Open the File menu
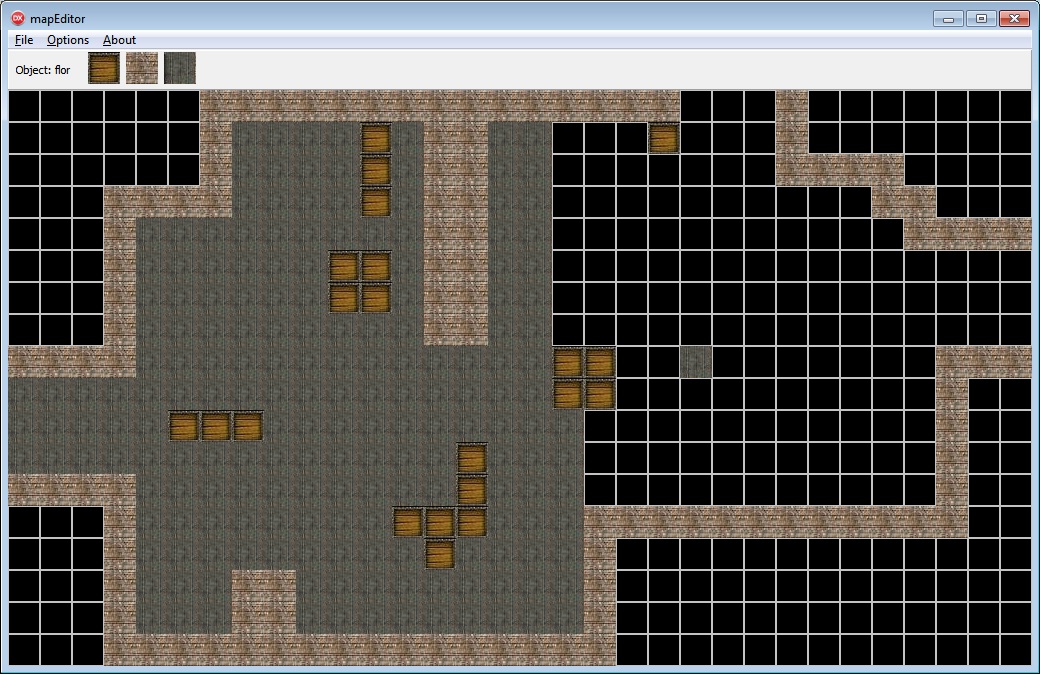 tap(24, 40)
